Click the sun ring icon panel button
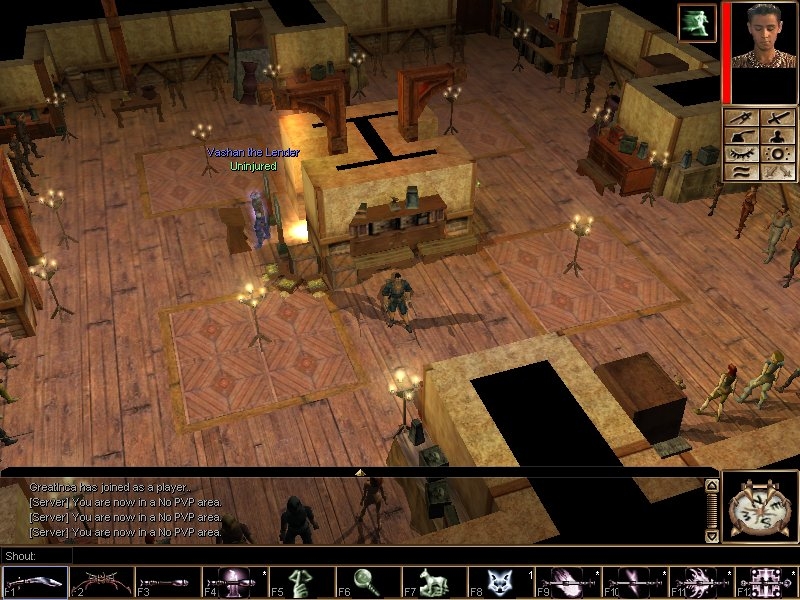Screen dimensions: 800x600 (x=777, y=154)
